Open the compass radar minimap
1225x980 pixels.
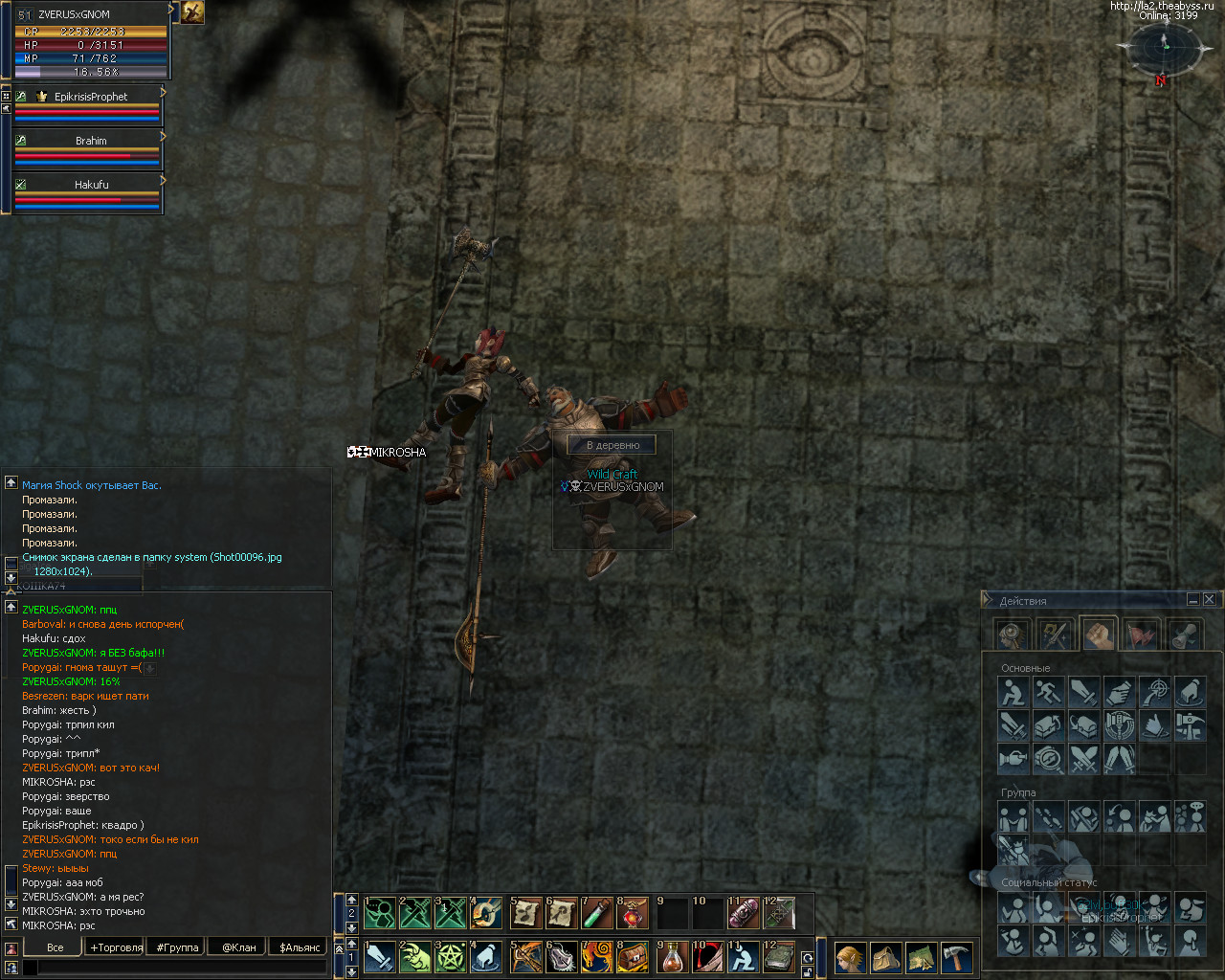(x=1164, y=48)
